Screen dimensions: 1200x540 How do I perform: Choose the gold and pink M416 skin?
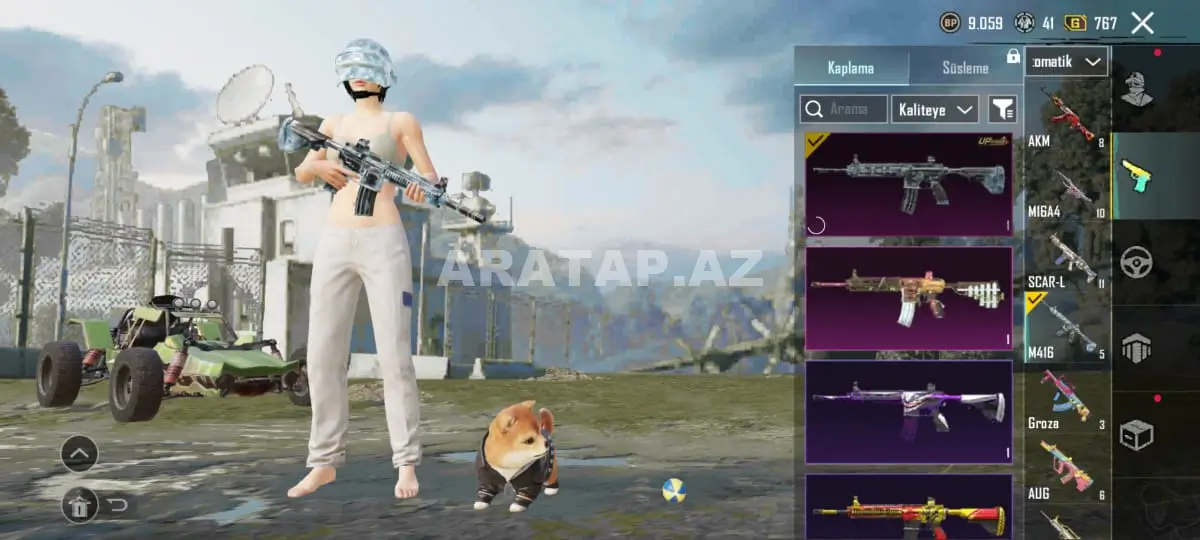[908, 298]
